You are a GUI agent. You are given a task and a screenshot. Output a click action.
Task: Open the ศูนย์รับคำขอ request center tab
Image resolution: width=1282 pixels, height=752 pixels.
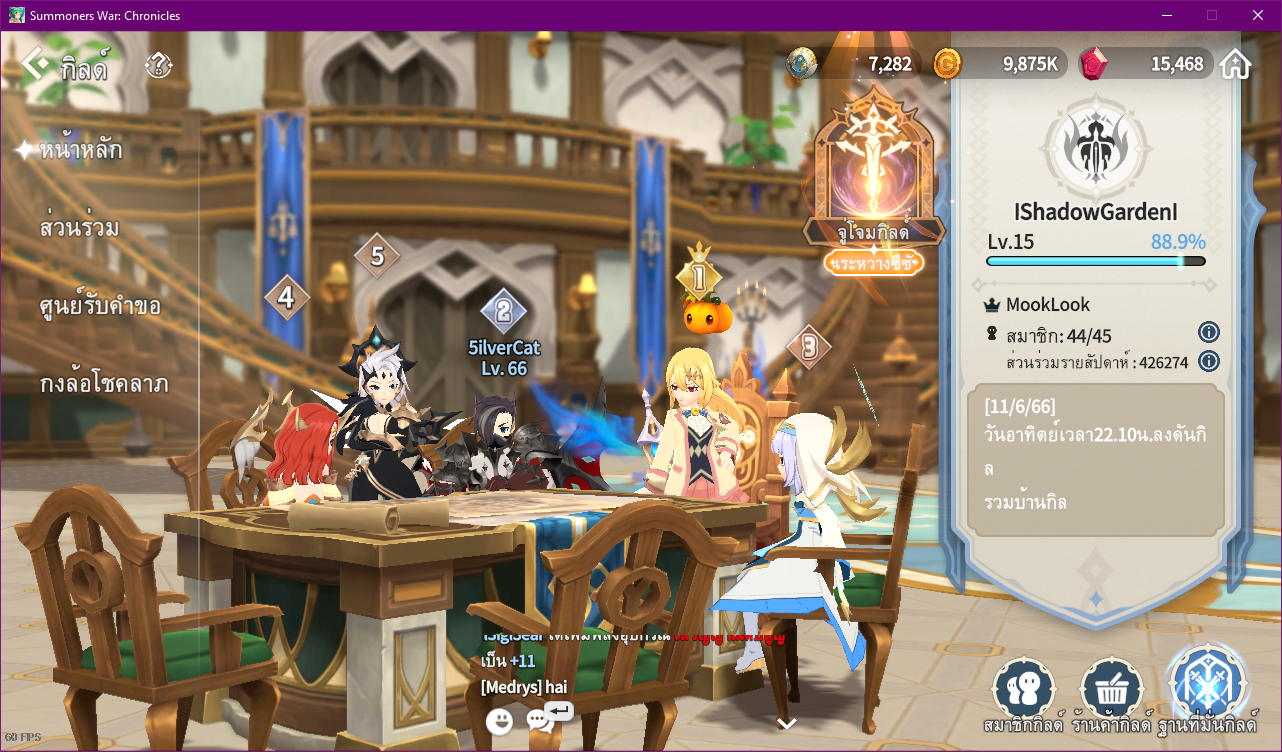point(100,306)
